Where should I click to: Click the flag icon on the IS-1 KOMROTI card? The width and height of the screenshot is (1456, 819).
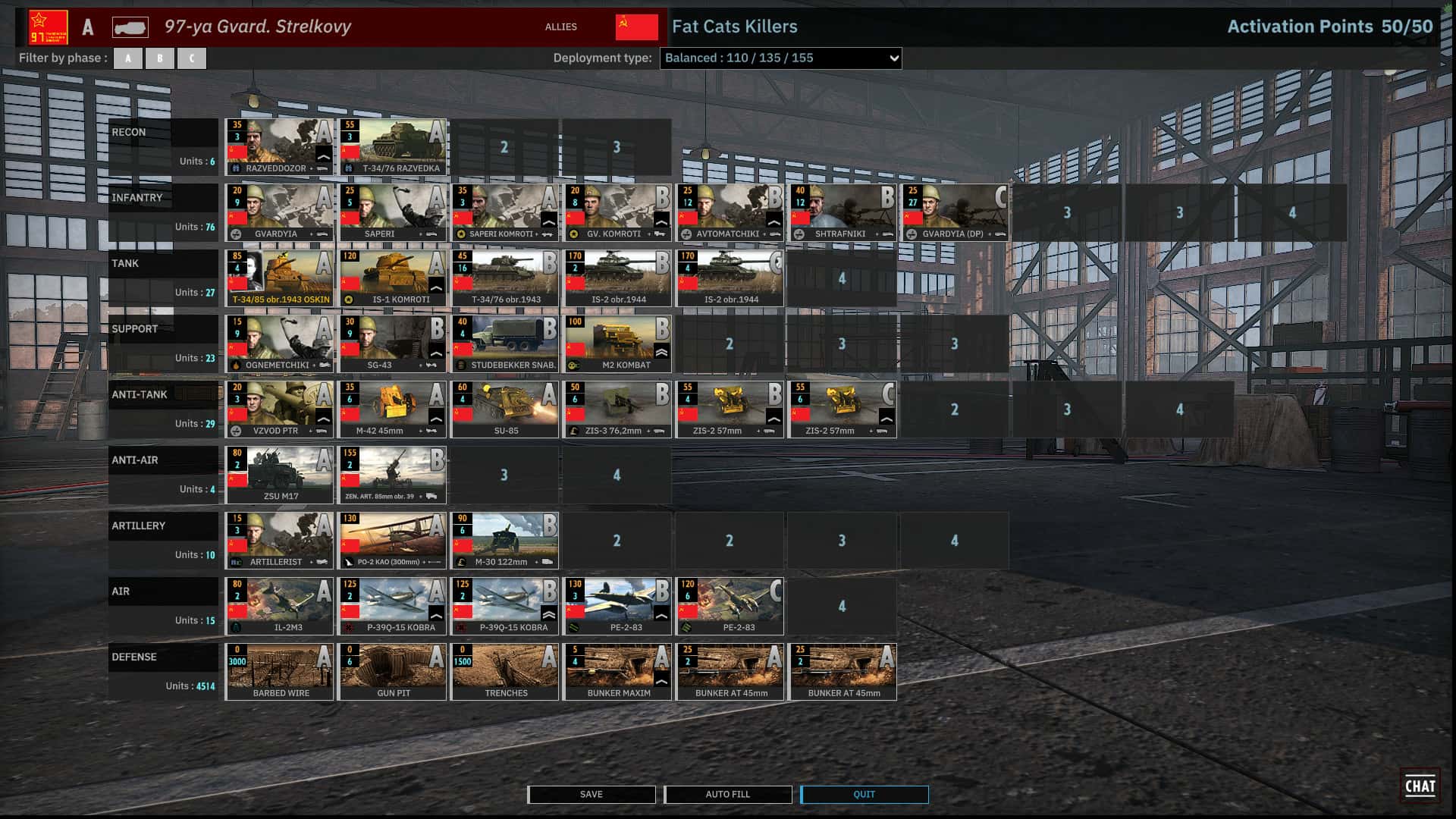tap(351, 282)
